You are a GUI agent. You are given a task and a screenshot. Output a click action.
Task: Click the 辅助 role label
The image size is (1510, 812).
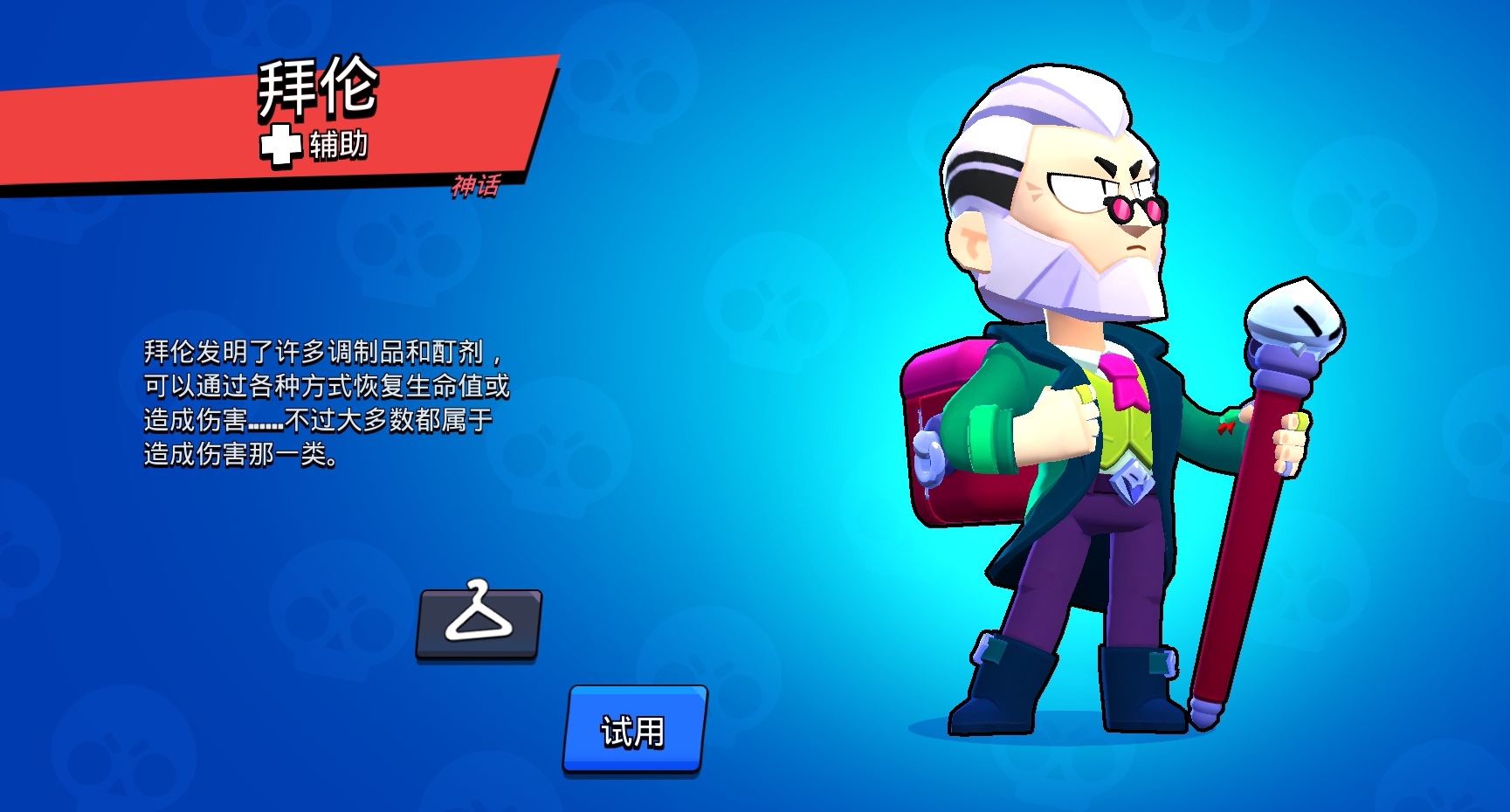339,141
